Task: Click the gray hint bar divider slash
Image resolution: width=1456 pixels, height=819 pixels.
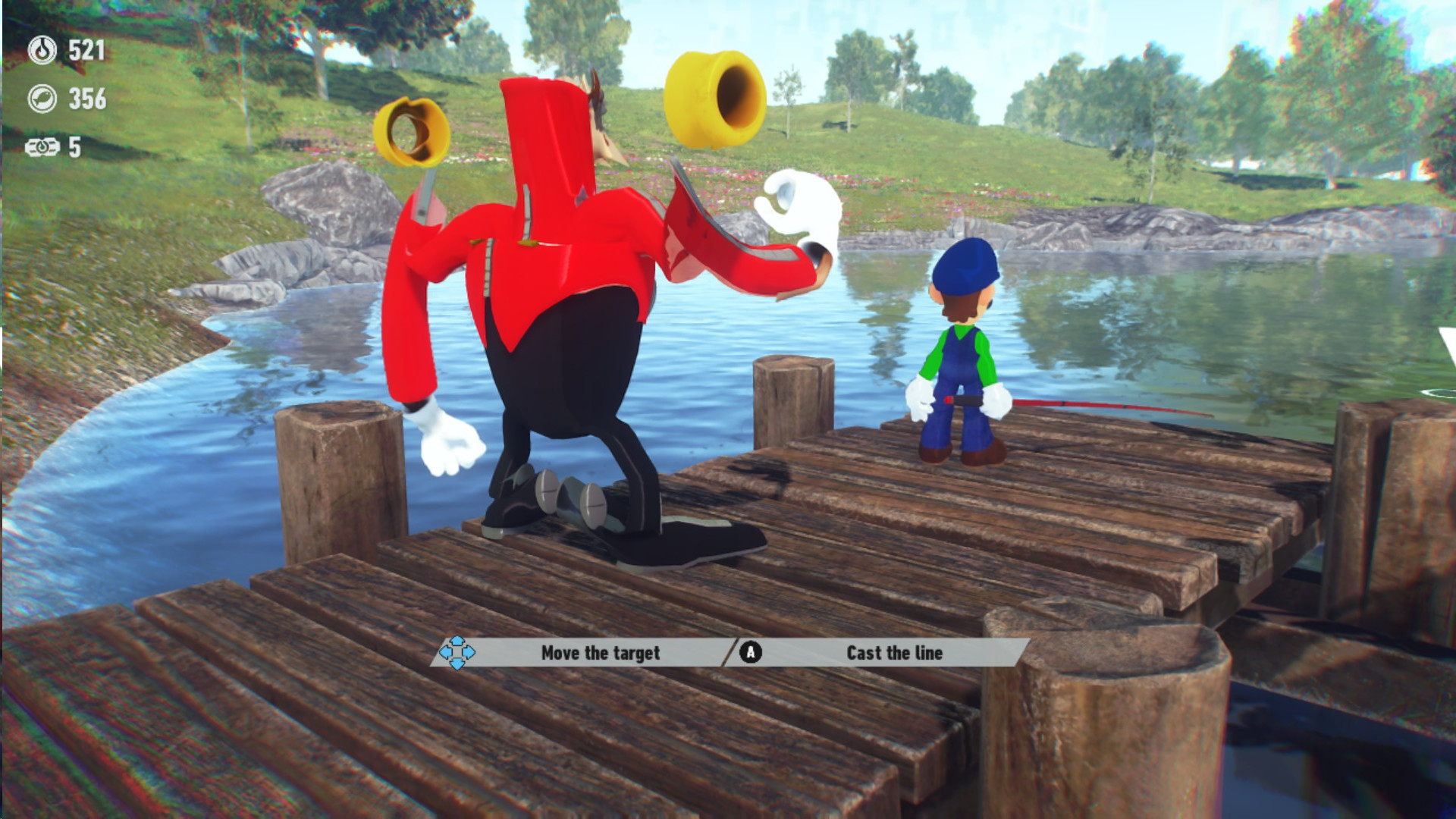Action: tap(730, 651)
